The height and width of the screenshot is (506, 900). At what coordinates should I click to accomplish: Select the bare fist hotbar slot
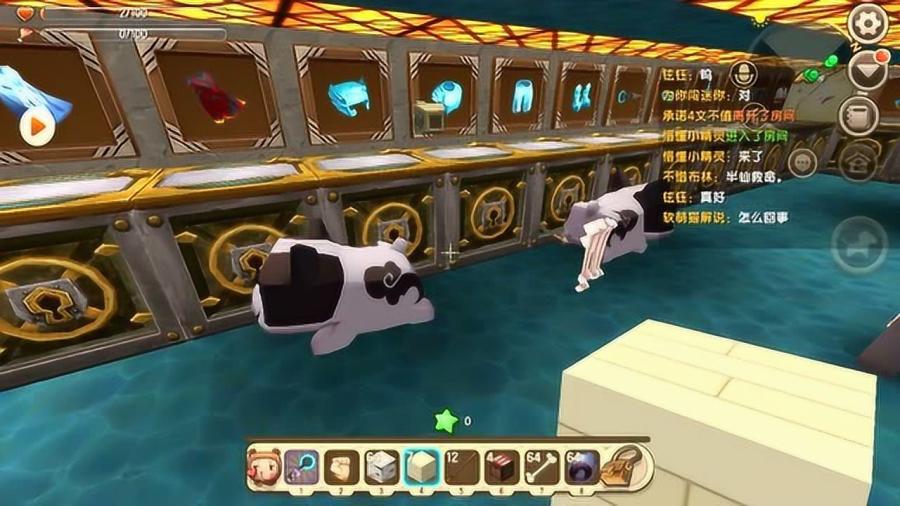click(x=342, y=467)
